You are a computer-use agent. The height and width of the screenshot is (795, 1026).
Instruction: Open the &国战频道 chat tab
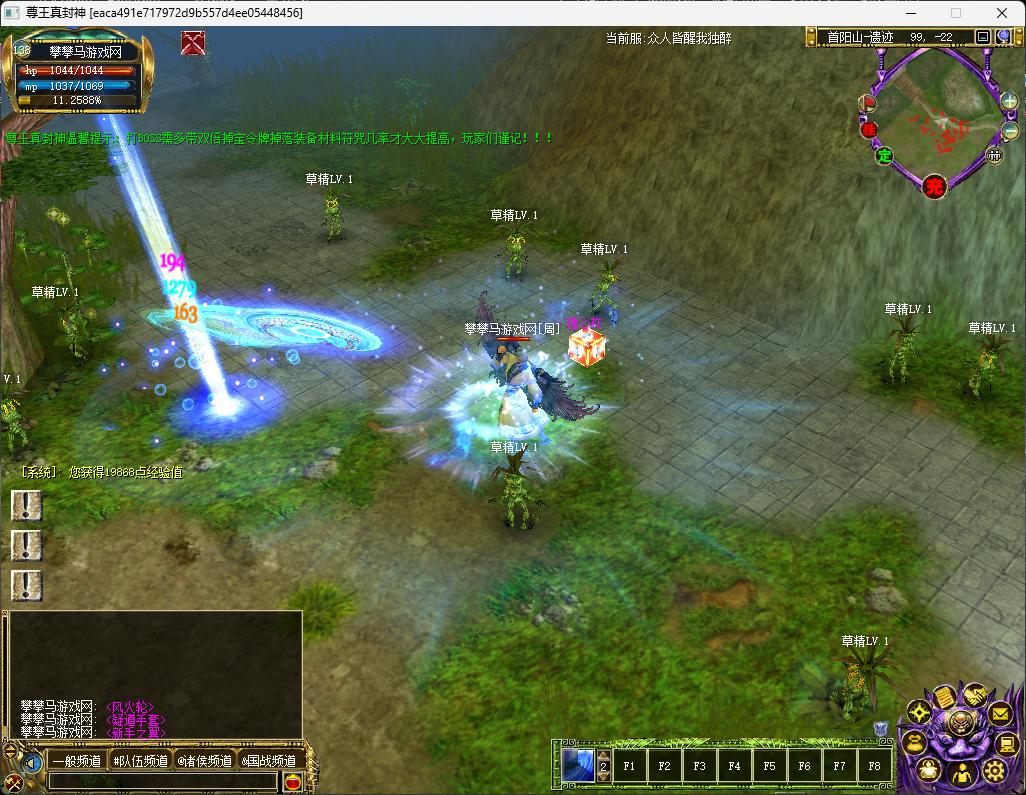tap(268, 761)
